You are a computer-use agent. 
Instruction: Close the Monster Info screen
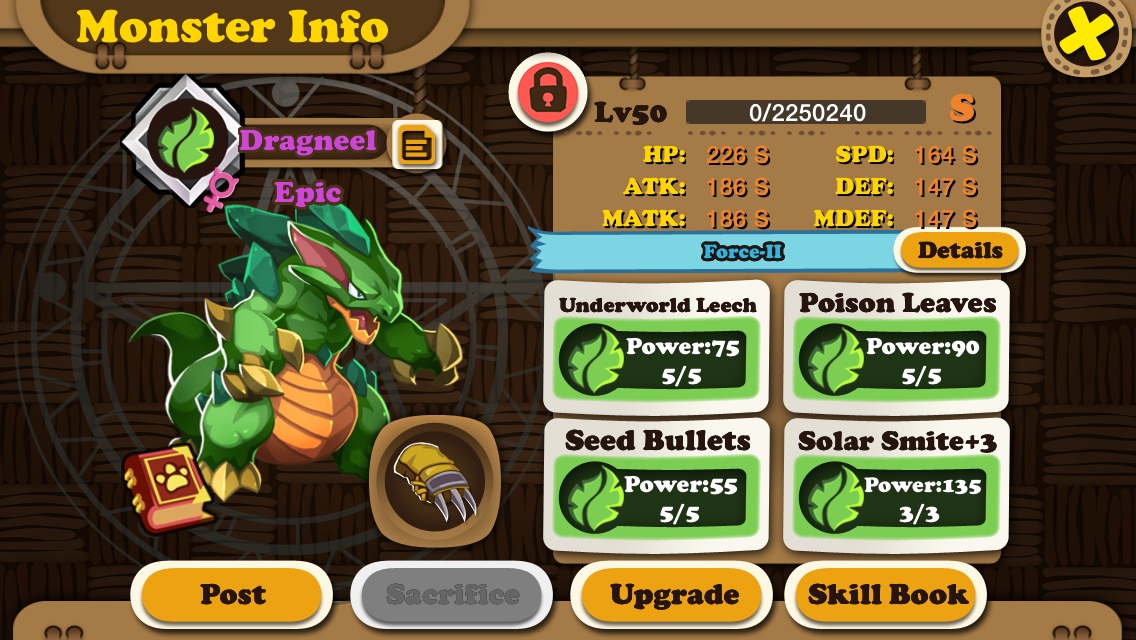coord(1087,37)
